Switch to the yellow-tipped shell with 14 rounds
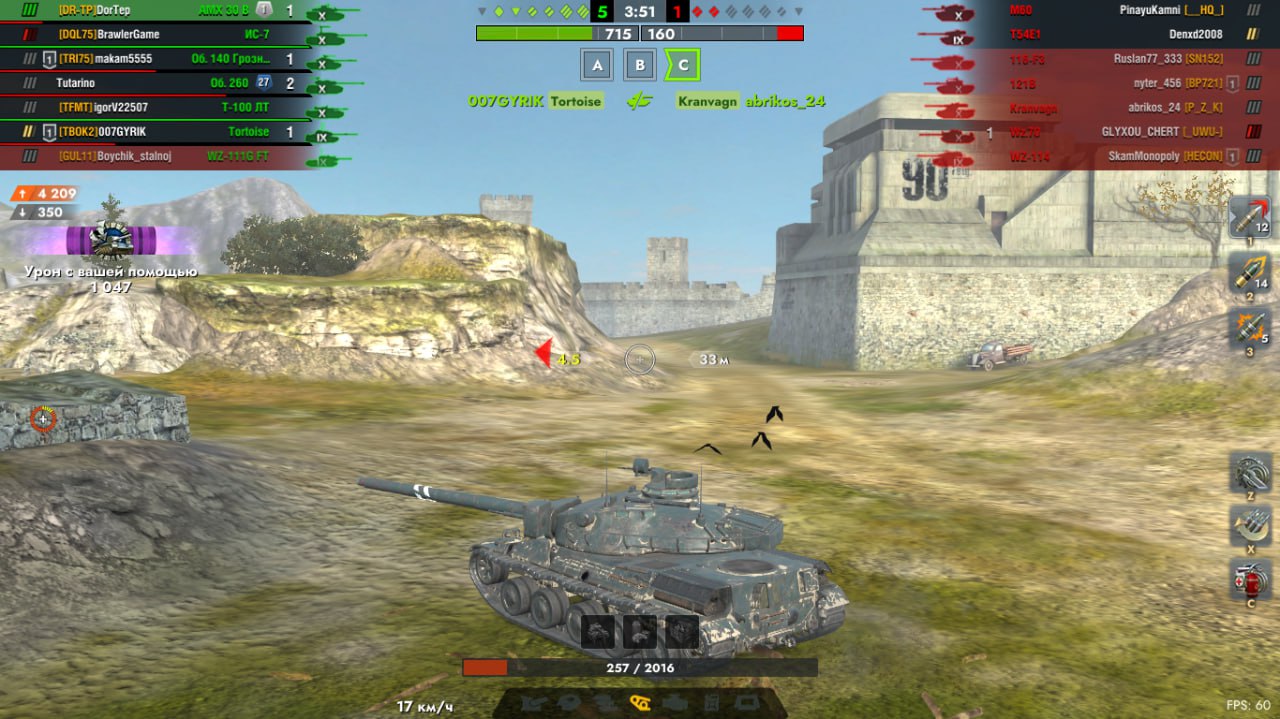 1248,272
